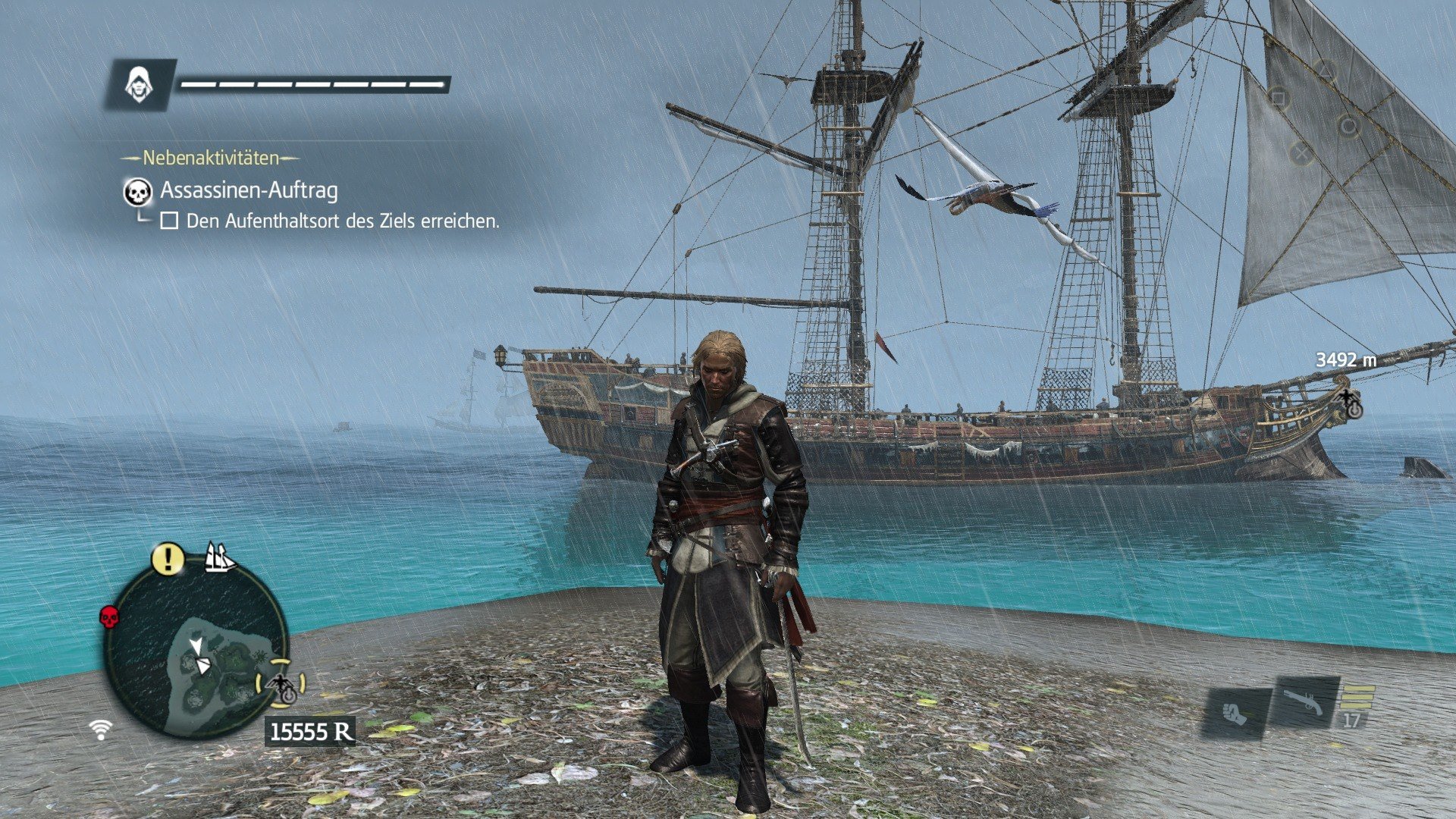This screenshot has width=1456, height=819.
Task: Expand the Assassinen-Auftrag objective entry
Action: [250, 191]
